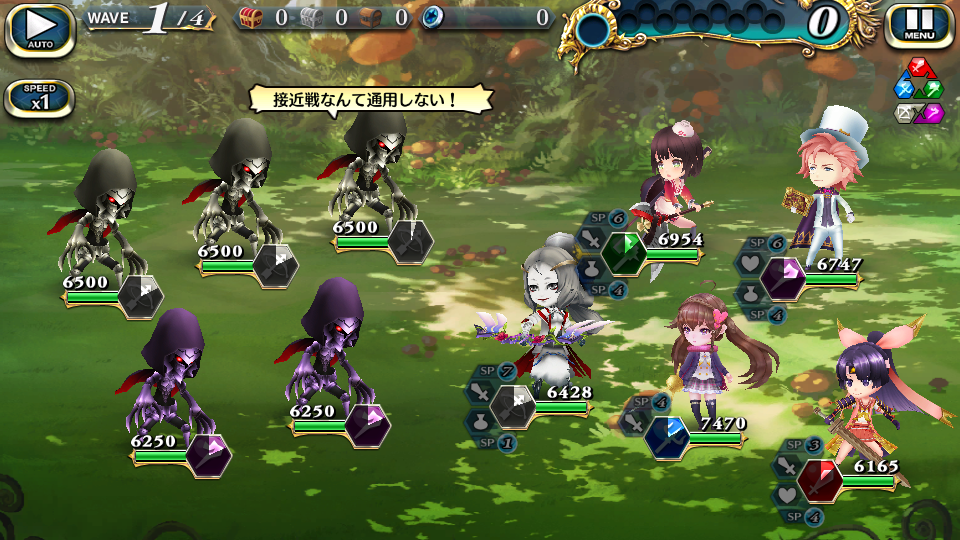Select the white element hexagon of the 6428 HP ally
Viewport: 960px width, 540px height.
[x=515, y=406]
